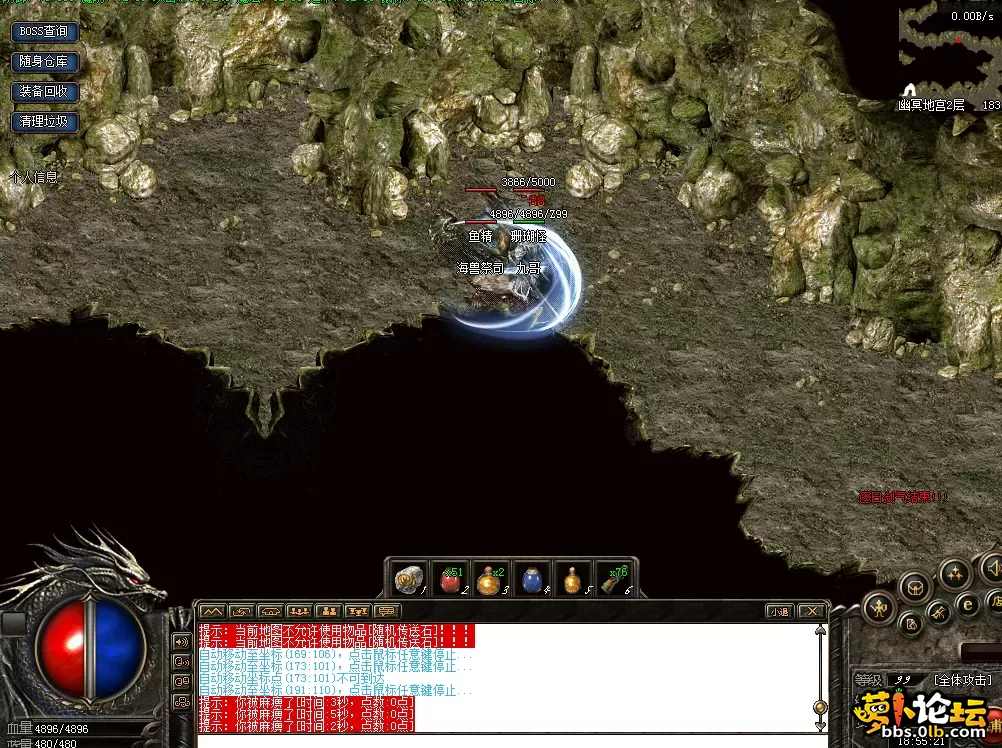1002x748 pixels.
Task: Select the 装备回收 equipment recycle button
Action: click(44, 91)
